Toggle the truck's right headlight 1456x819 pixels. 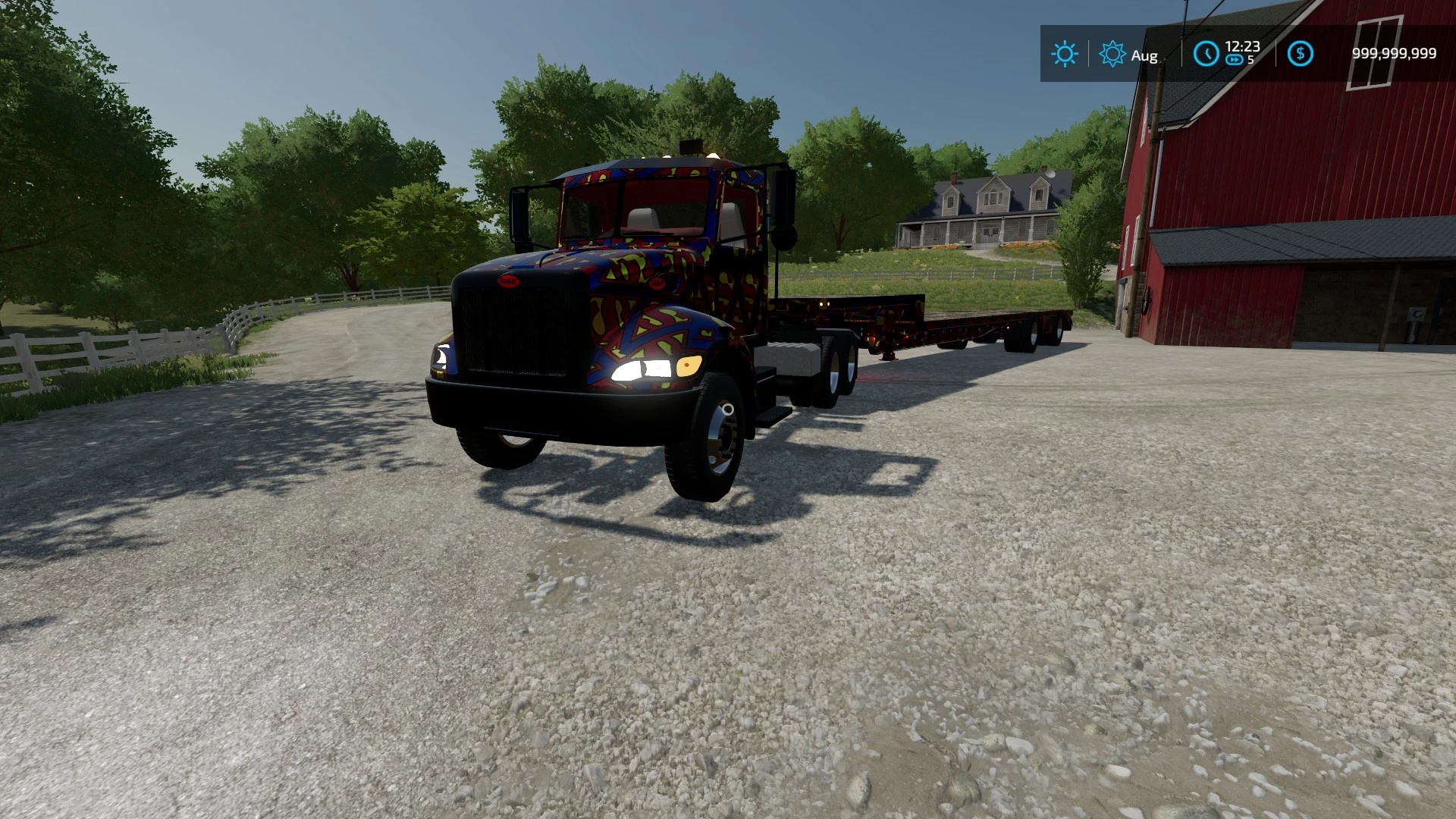tap(643, 369)
